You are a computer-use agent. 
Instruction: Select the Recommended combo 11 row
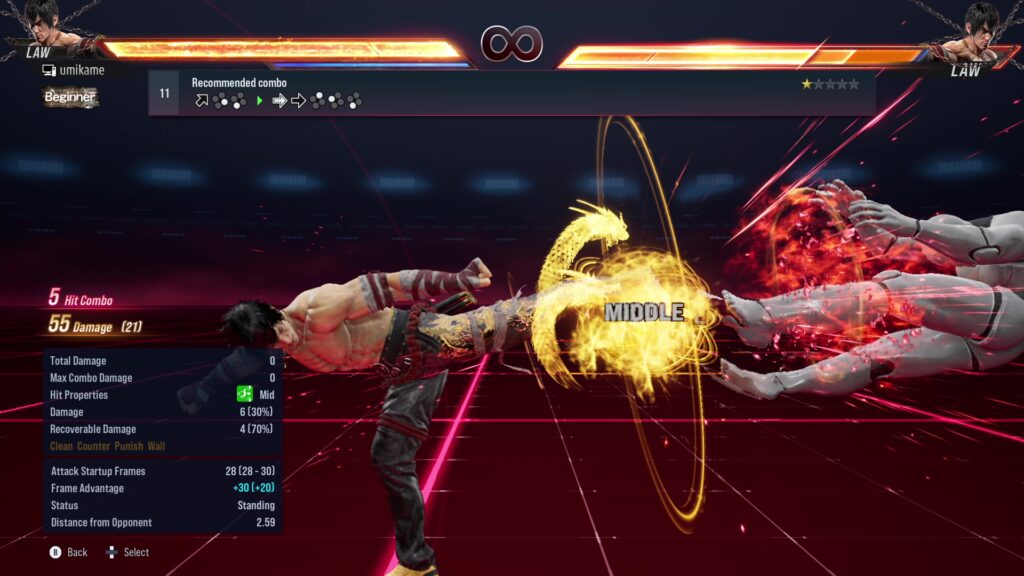[511, 93]
